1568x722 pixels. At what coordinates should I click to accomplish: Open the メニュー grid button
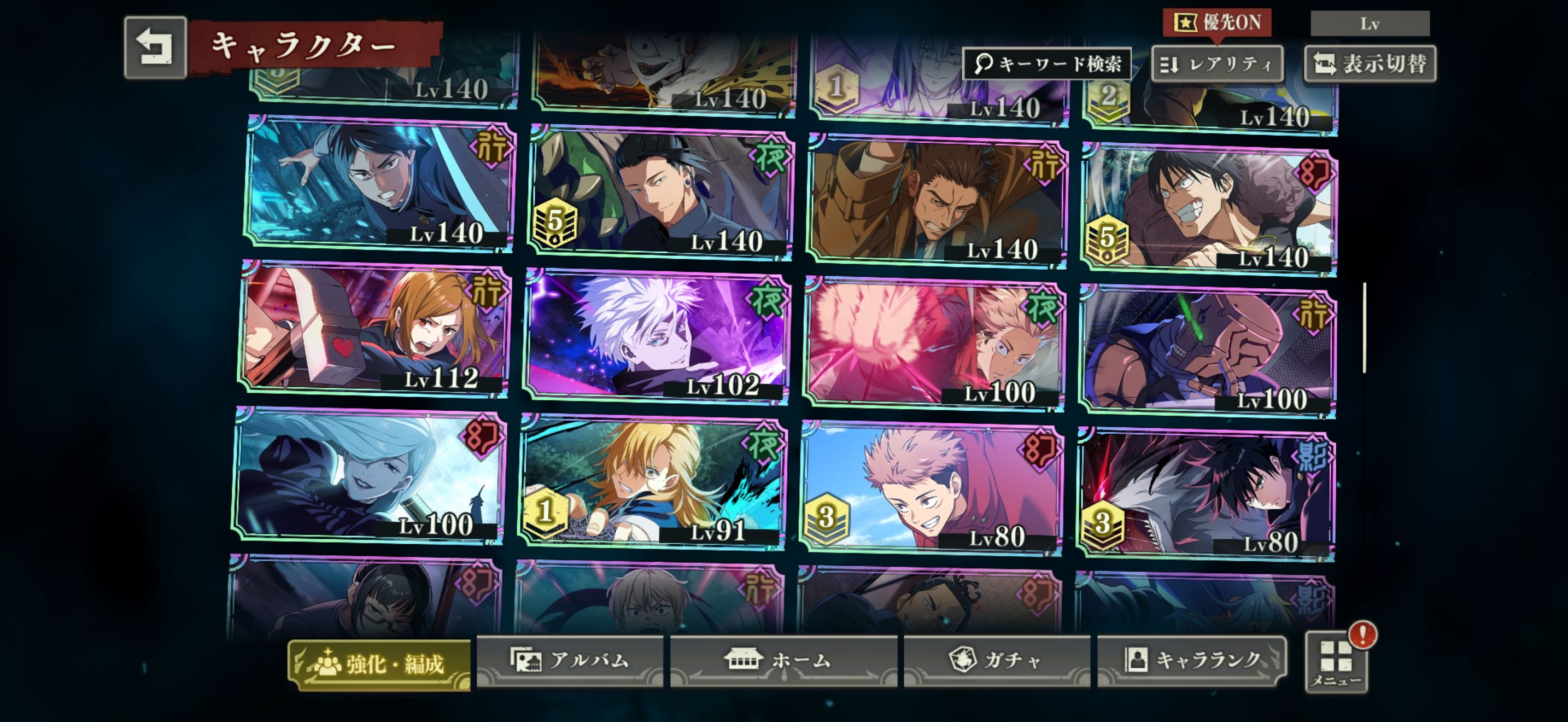pyautogui.click(x=1336, y=662)
